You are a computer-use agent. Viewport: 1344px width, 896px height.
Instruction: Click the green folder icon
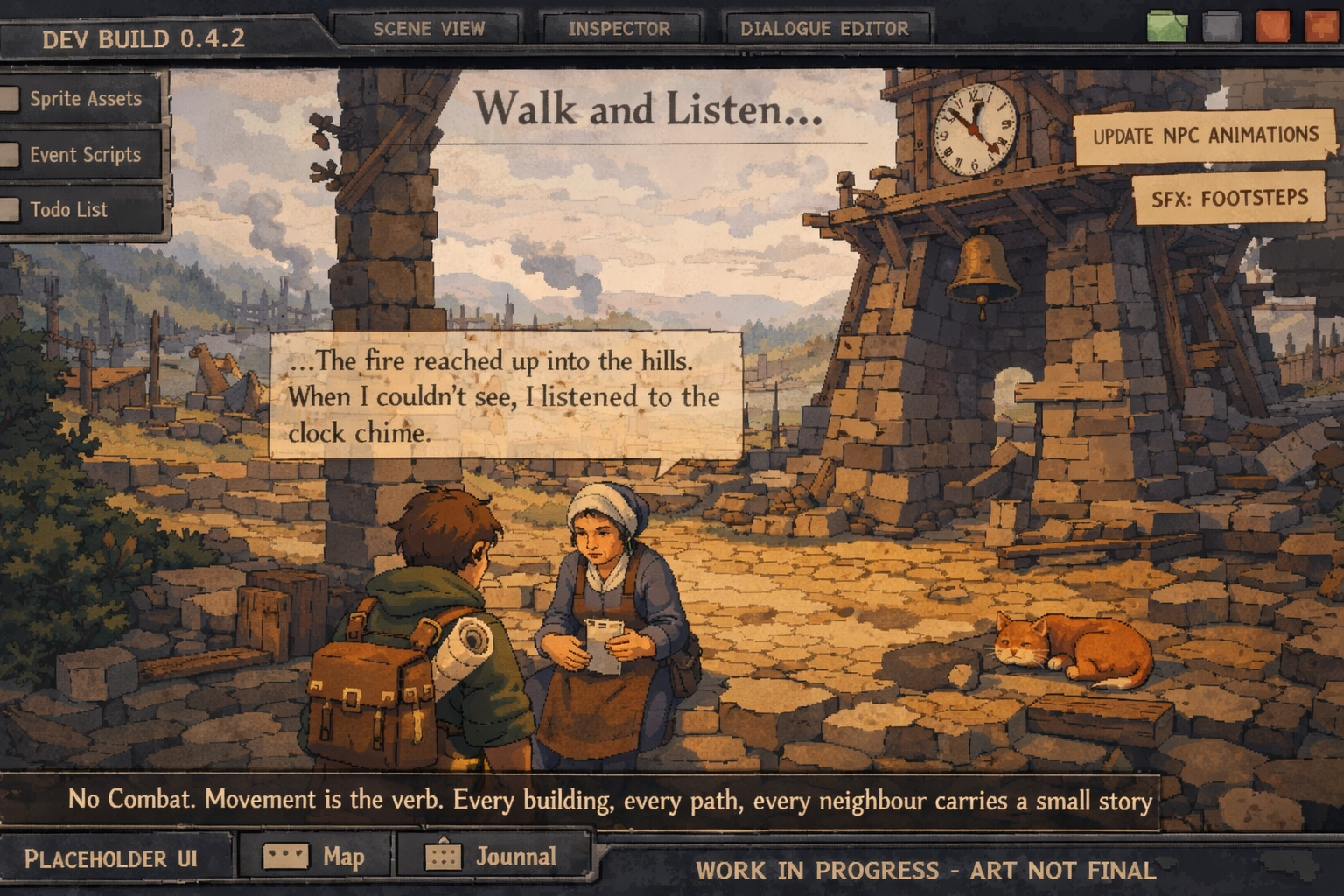1167,27
